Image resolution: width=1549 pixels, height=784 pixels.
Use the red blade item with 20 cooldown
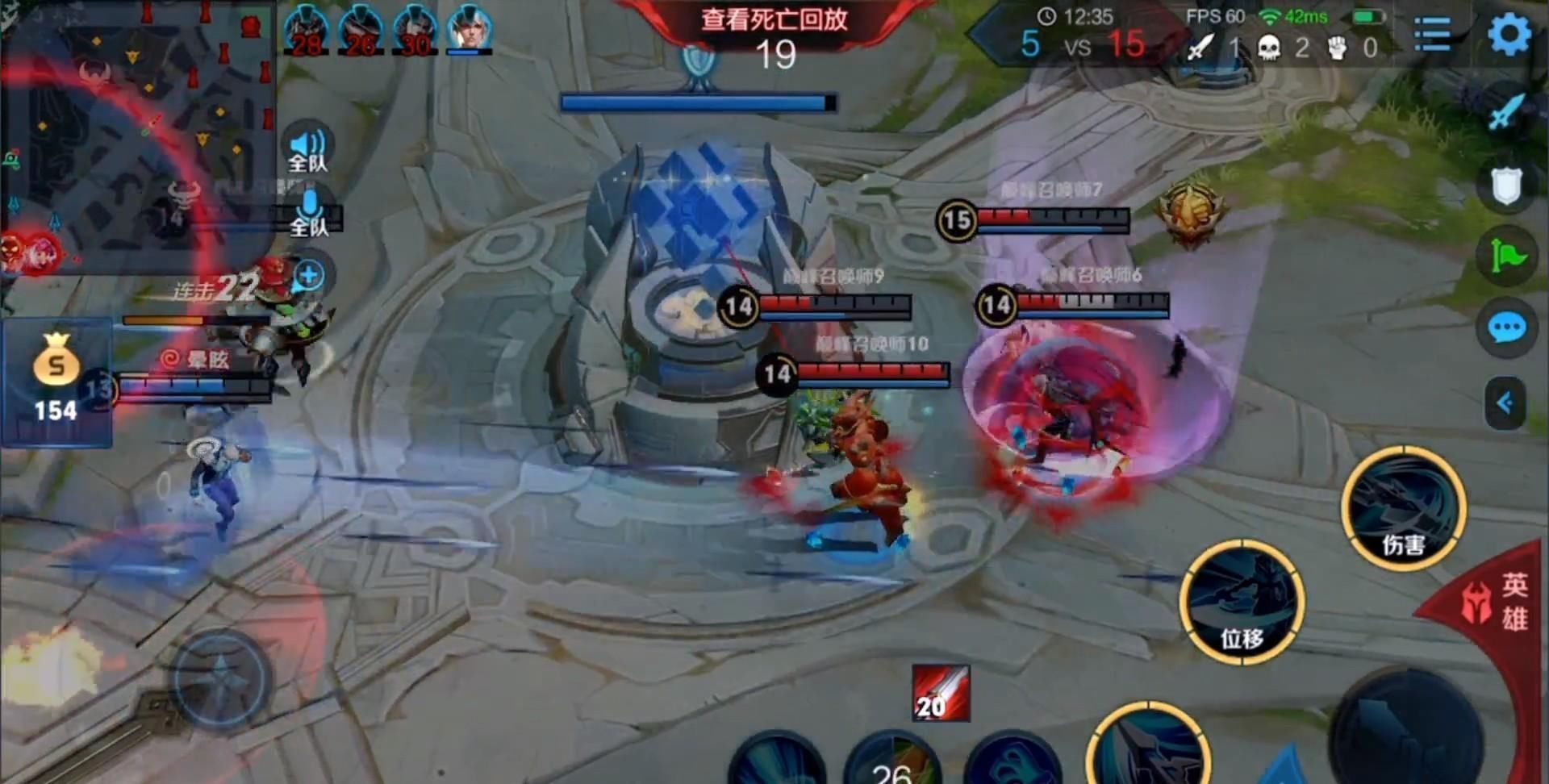click(941, 693)
